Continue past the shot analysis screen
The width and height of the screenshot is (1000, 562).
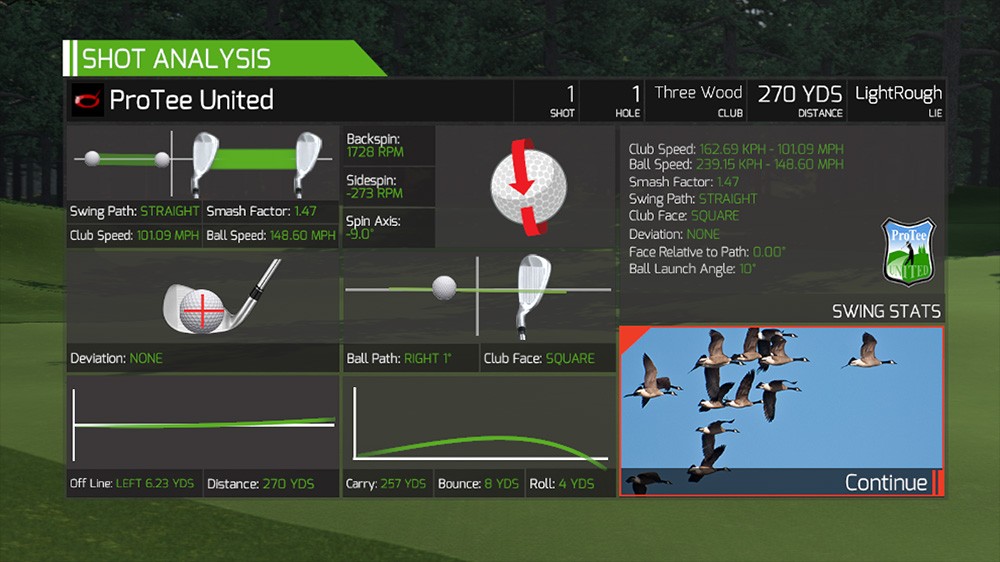pyautogui.click(x=886, y=483)
